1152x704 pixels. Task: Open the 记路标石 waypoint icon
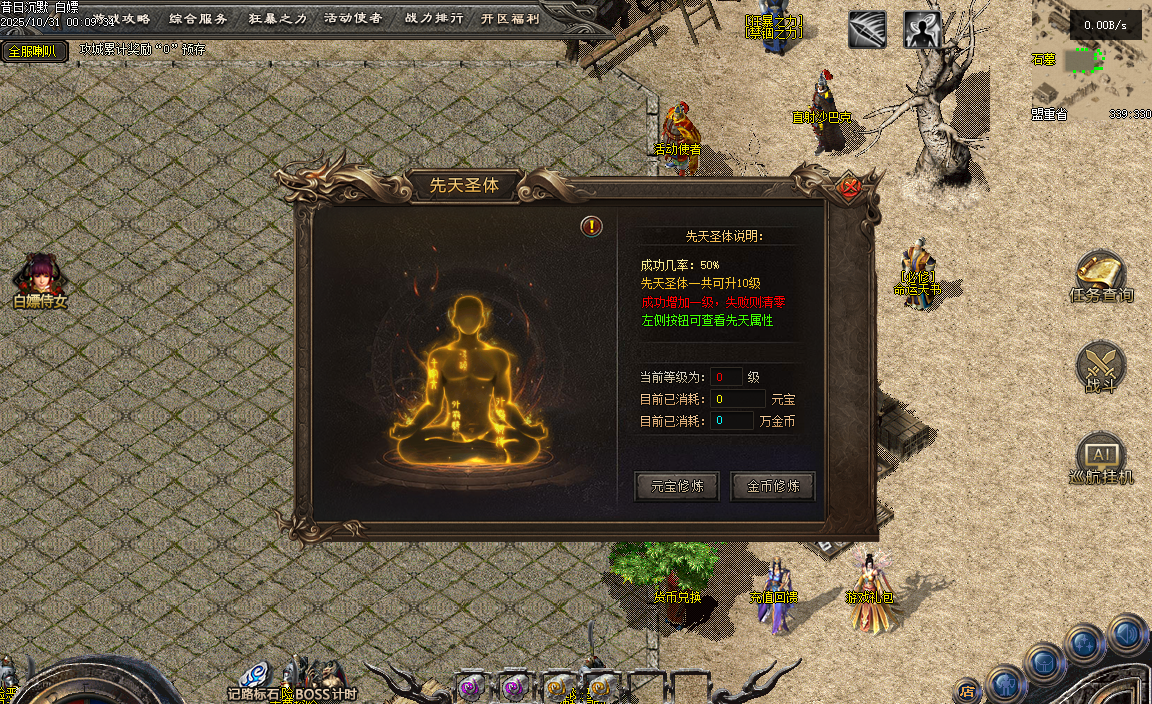pos(254,675)
